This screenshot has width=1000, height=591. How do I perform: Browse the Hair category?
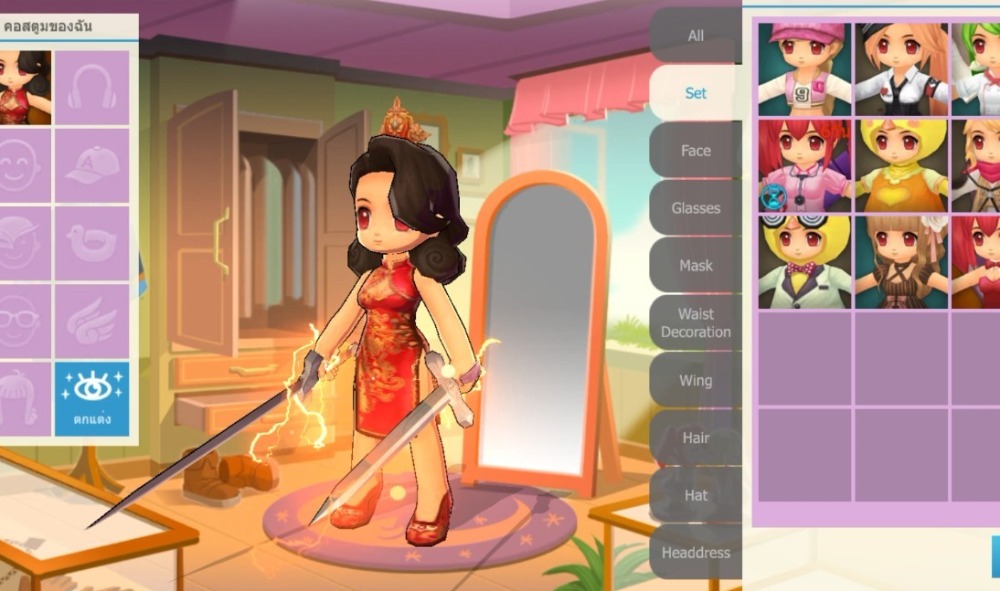tap(695, 438)
